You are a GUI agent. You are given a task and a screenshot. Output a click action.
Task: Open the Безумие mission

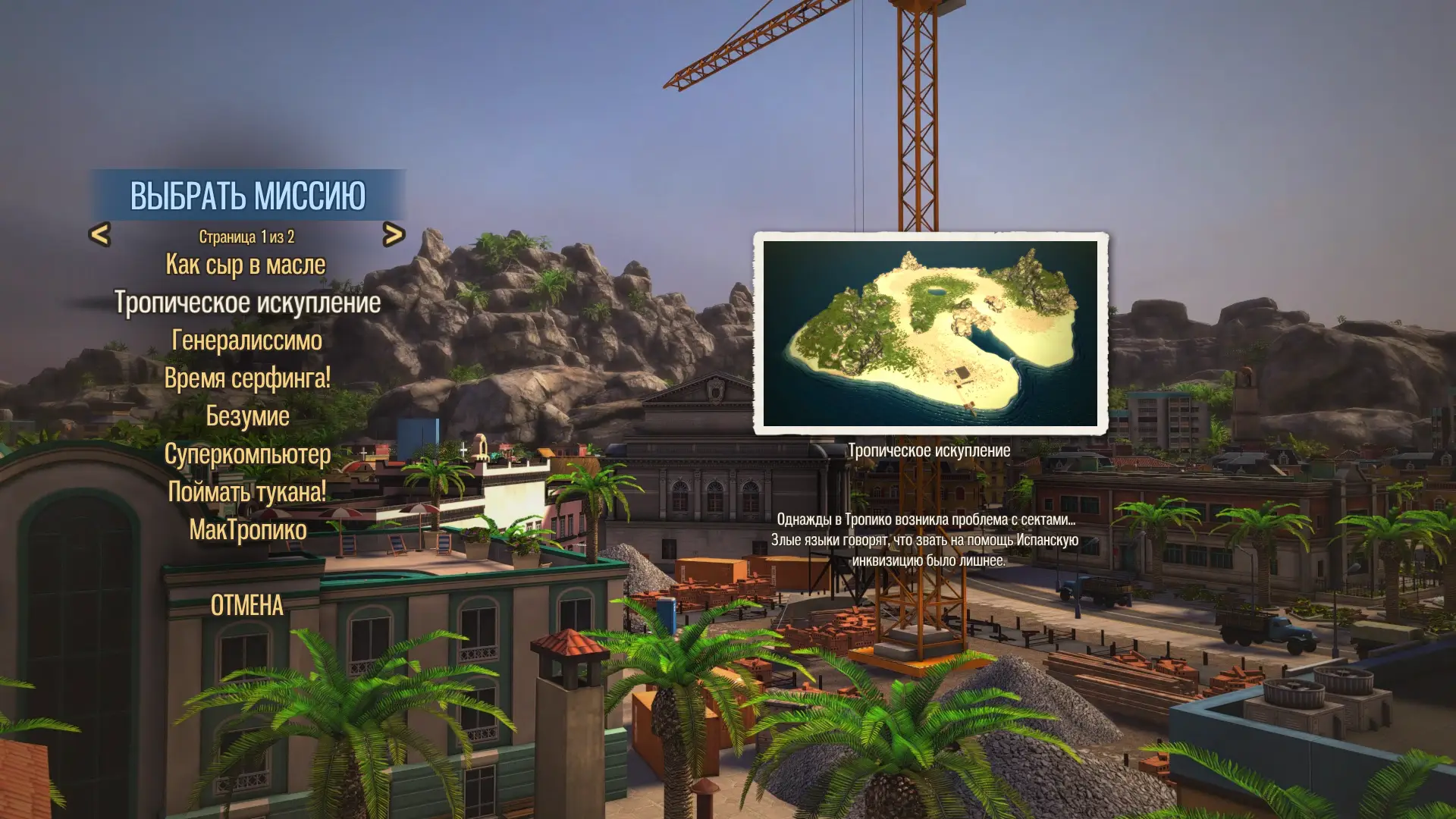click(x=247, y=416)
